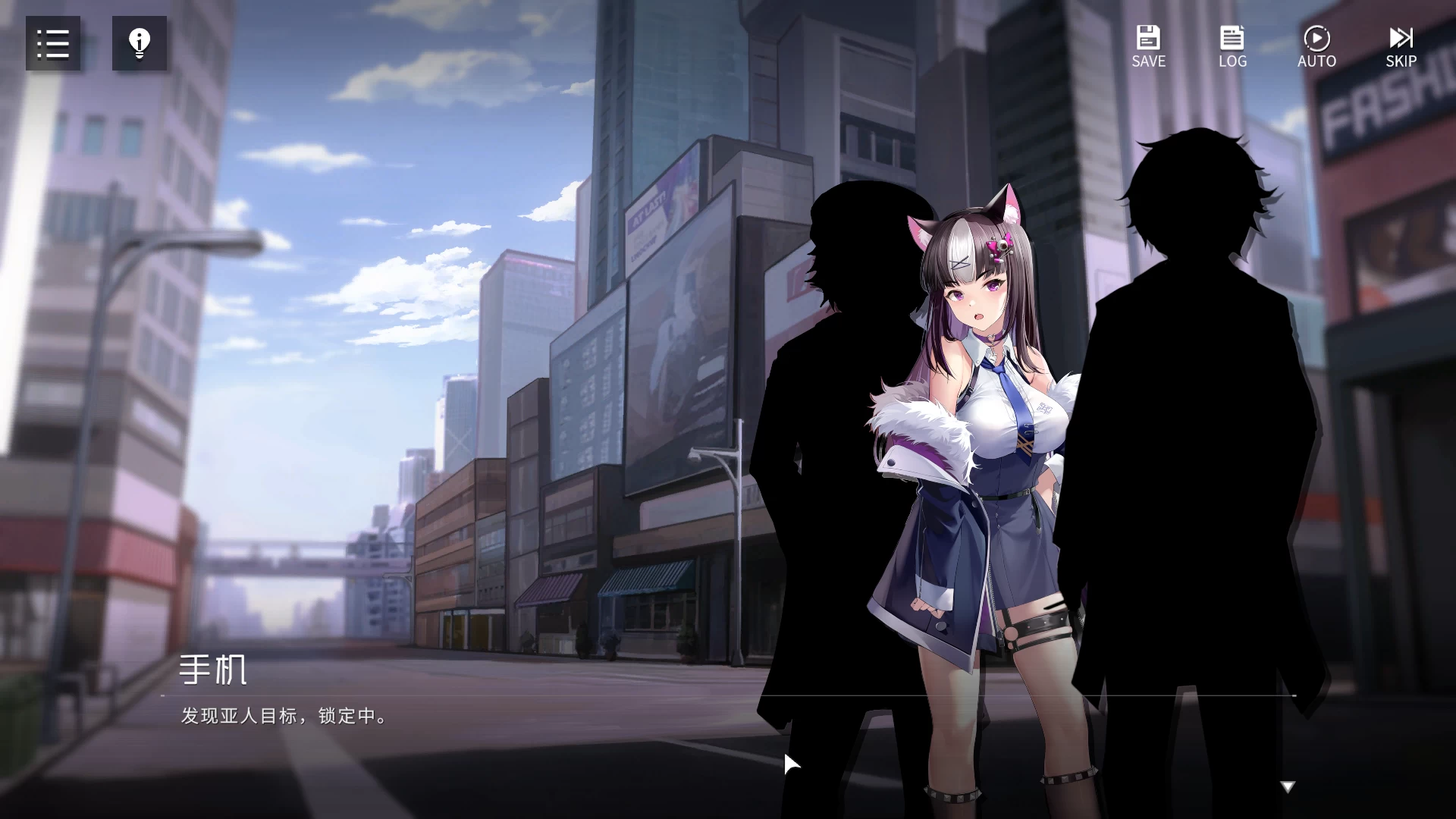The height and width of the screenshot is (819, 1456).
Task: Select the SKIP label in the toolbar
Action: point(1400,61)
